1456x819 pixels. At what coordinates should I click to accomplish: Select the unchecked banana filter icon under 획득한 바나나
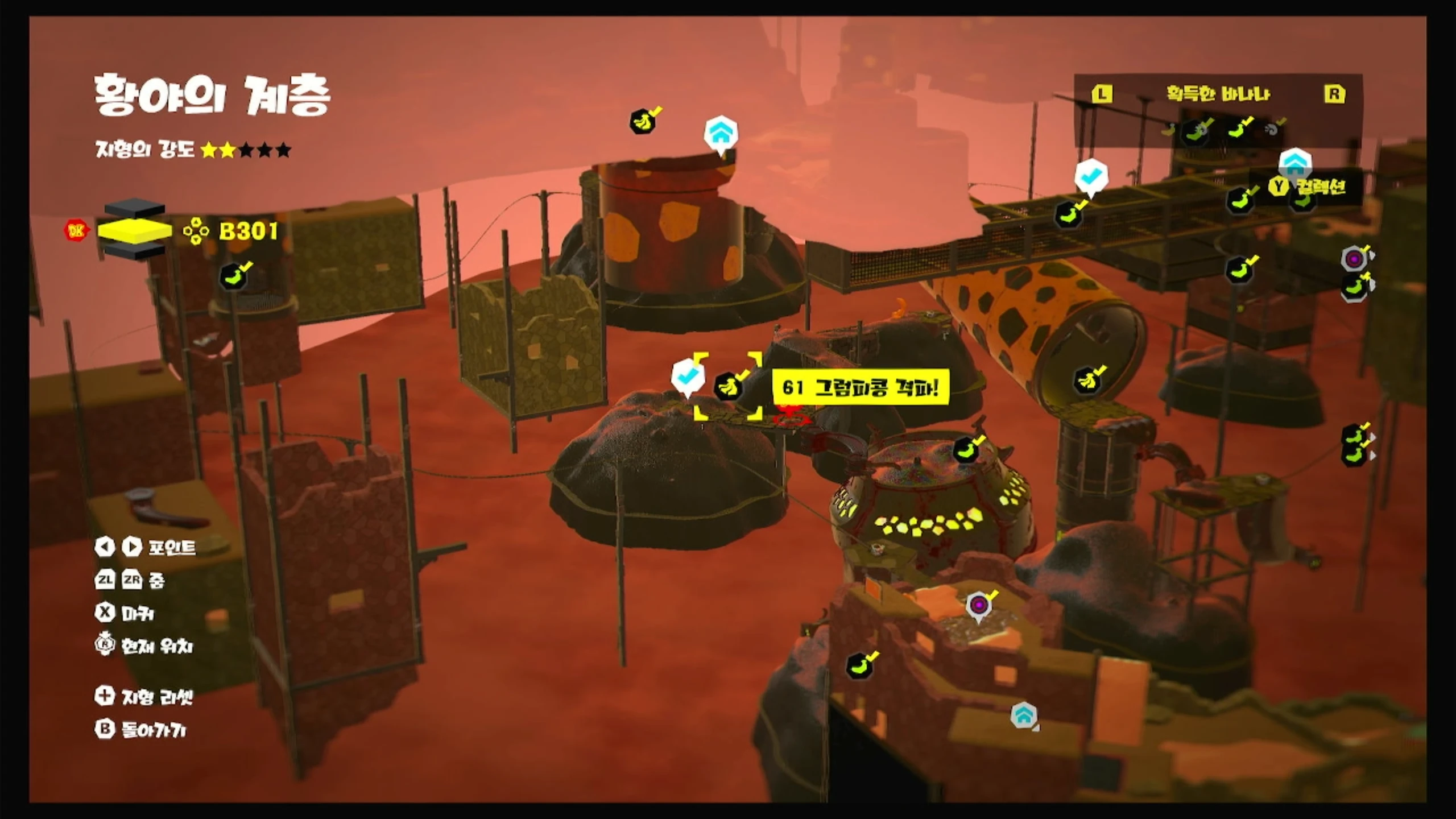tap(1168, 131)
